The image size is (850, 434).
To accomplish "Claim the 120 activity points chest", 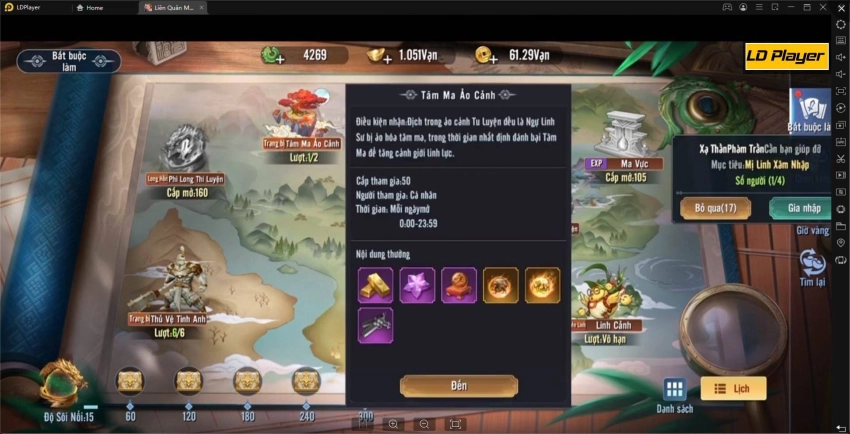I will pyautogui.click(x=189, y=381).
